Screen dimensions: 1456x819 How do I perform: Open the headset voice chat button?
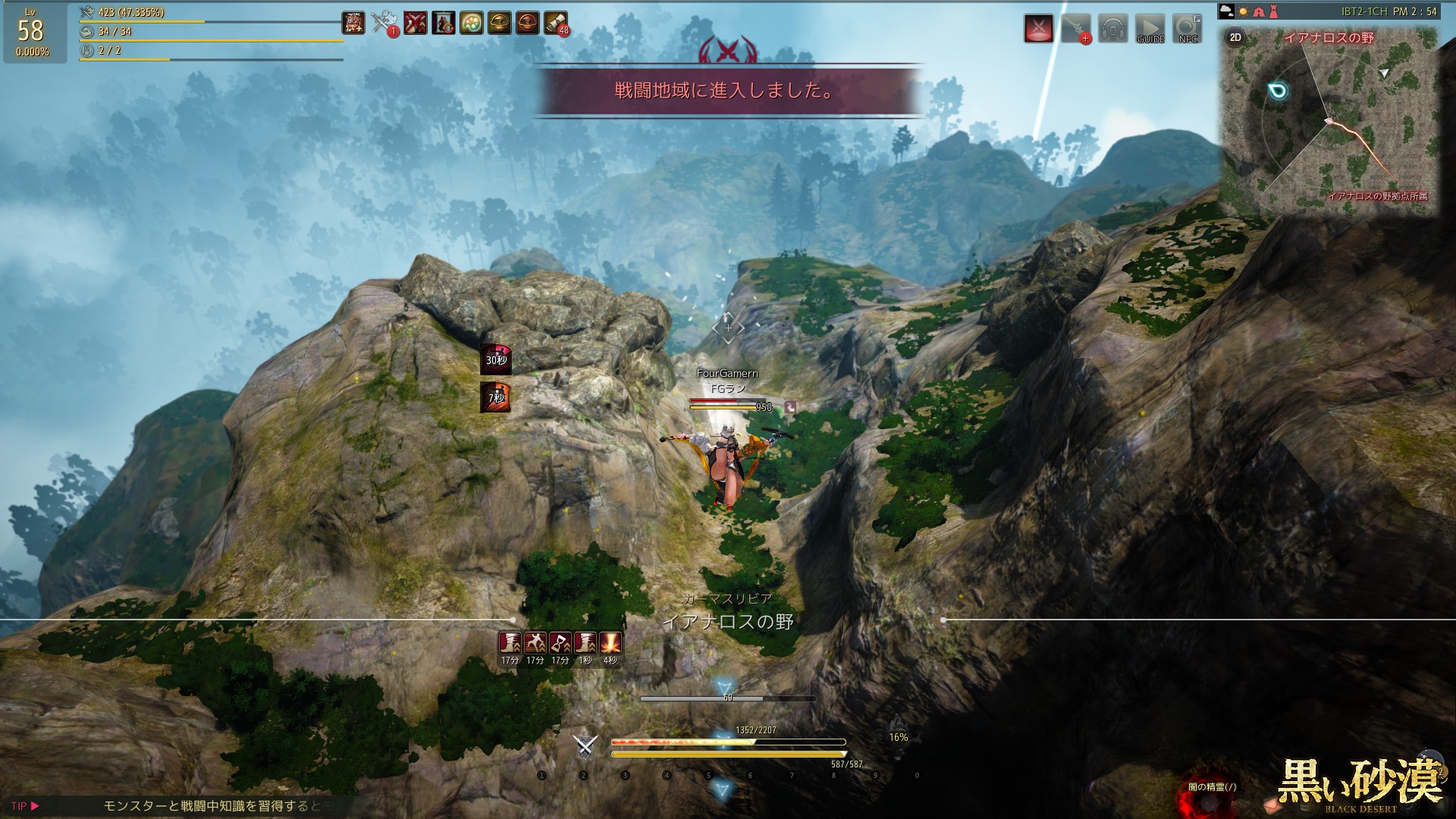pos(1112,29)
